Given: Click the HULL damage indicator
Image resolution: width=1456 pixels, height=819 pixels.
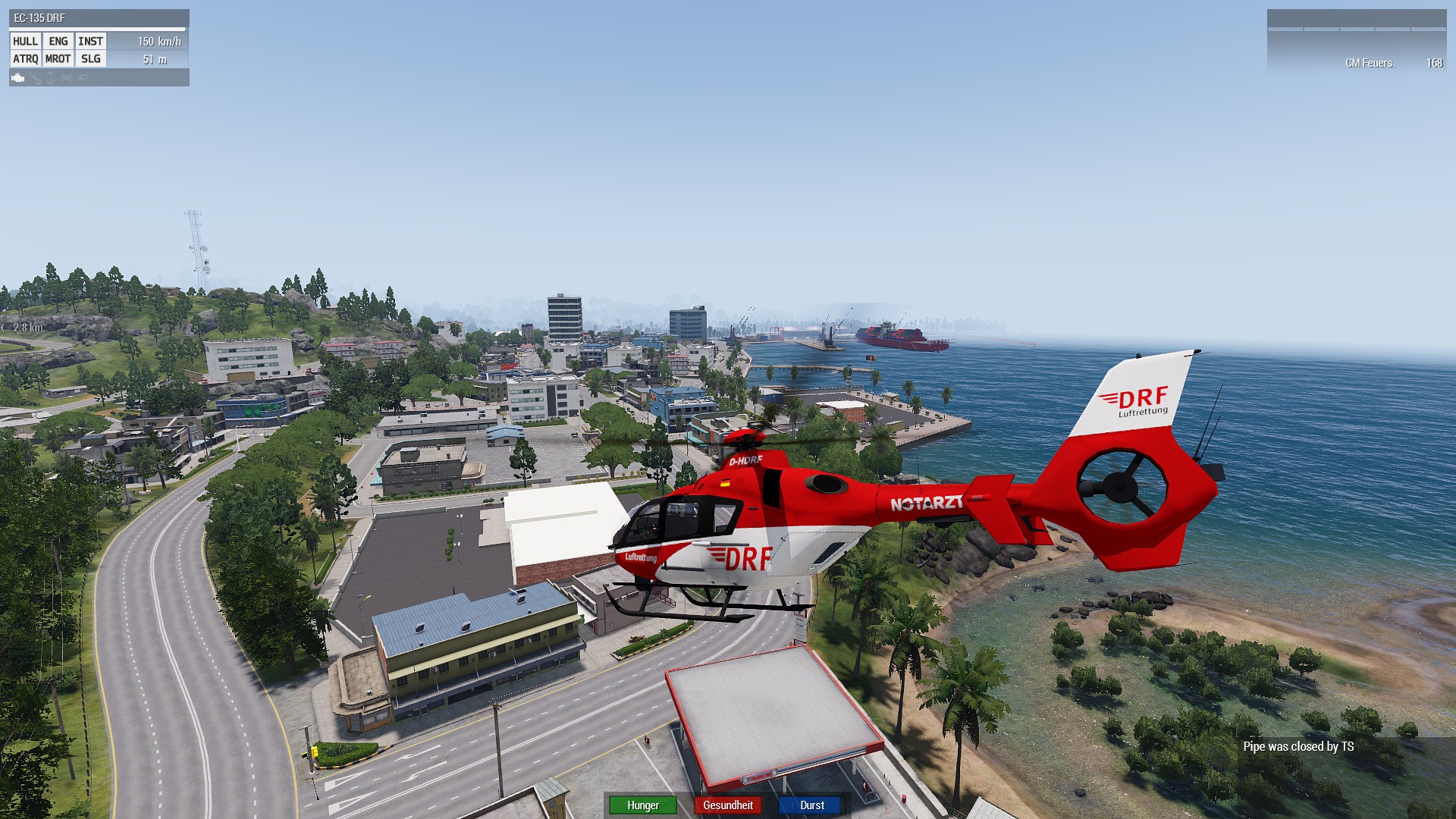Looking at the screenshot, I should click(x=25, y=42).
